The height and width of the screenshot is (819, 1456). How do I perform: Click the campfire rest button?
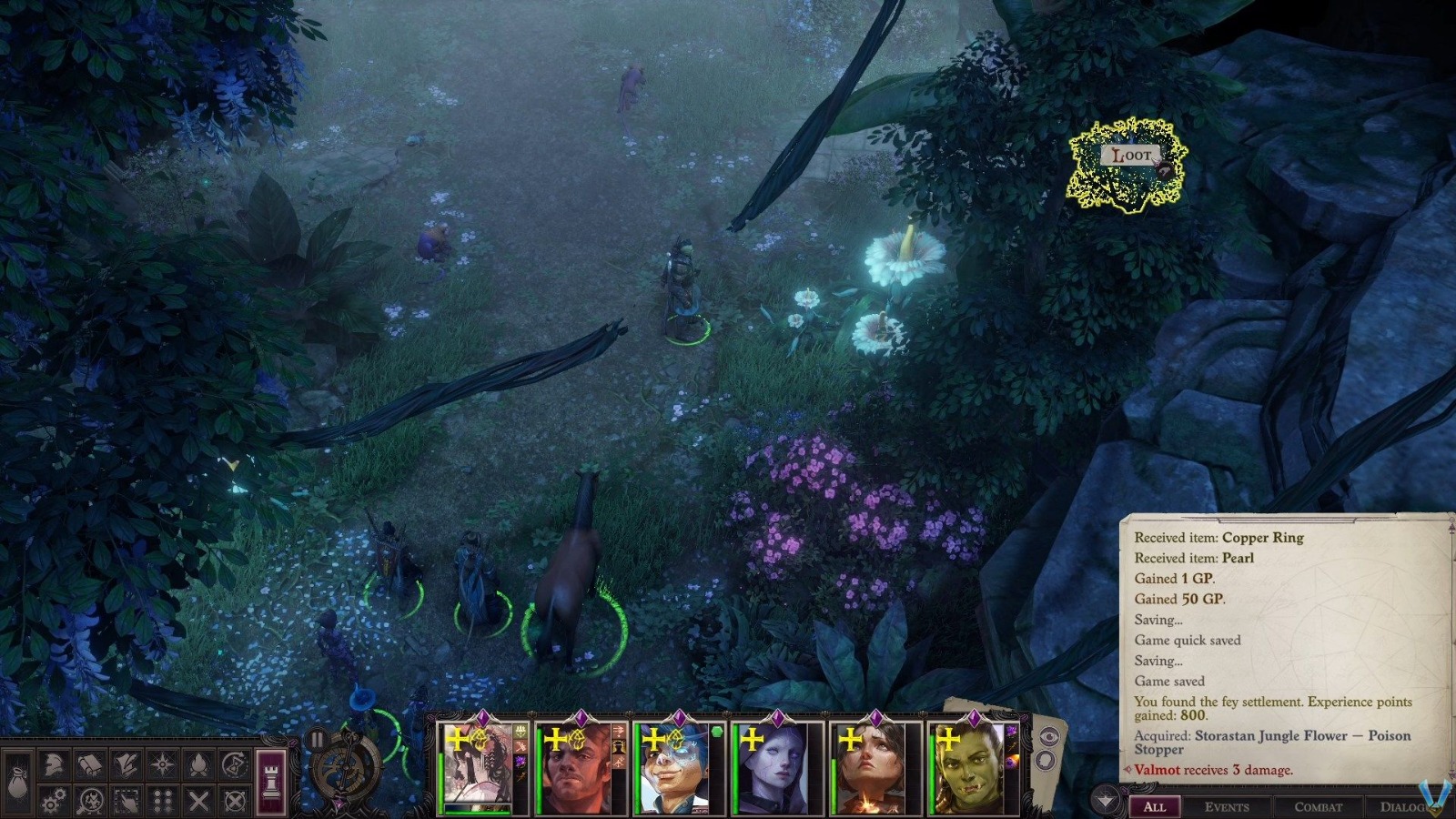198,764
